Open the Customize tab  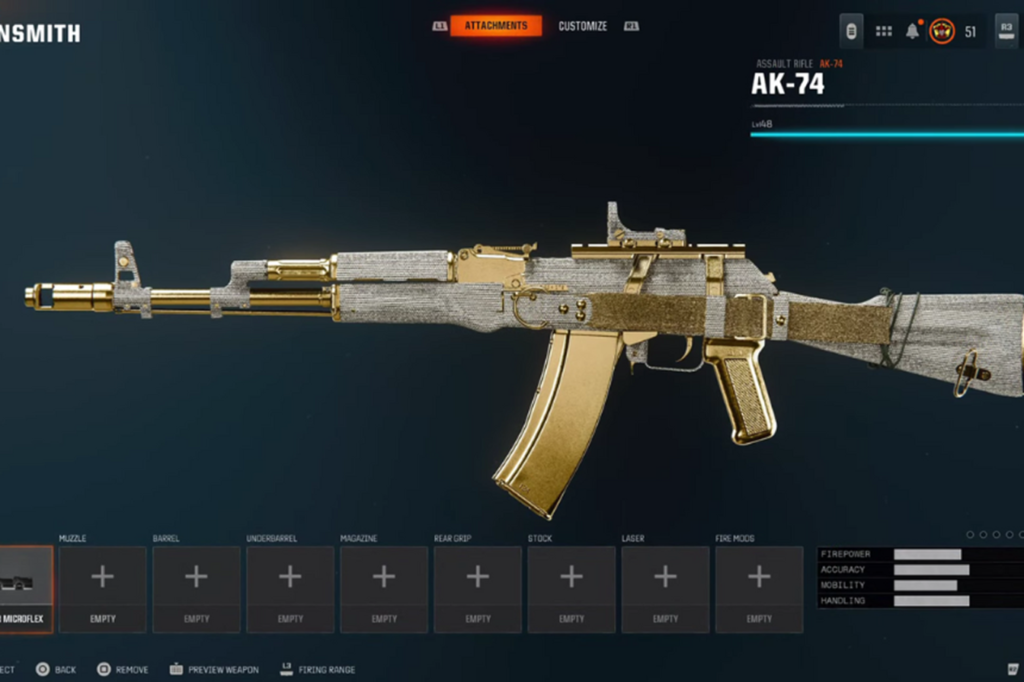click(582, 26)
